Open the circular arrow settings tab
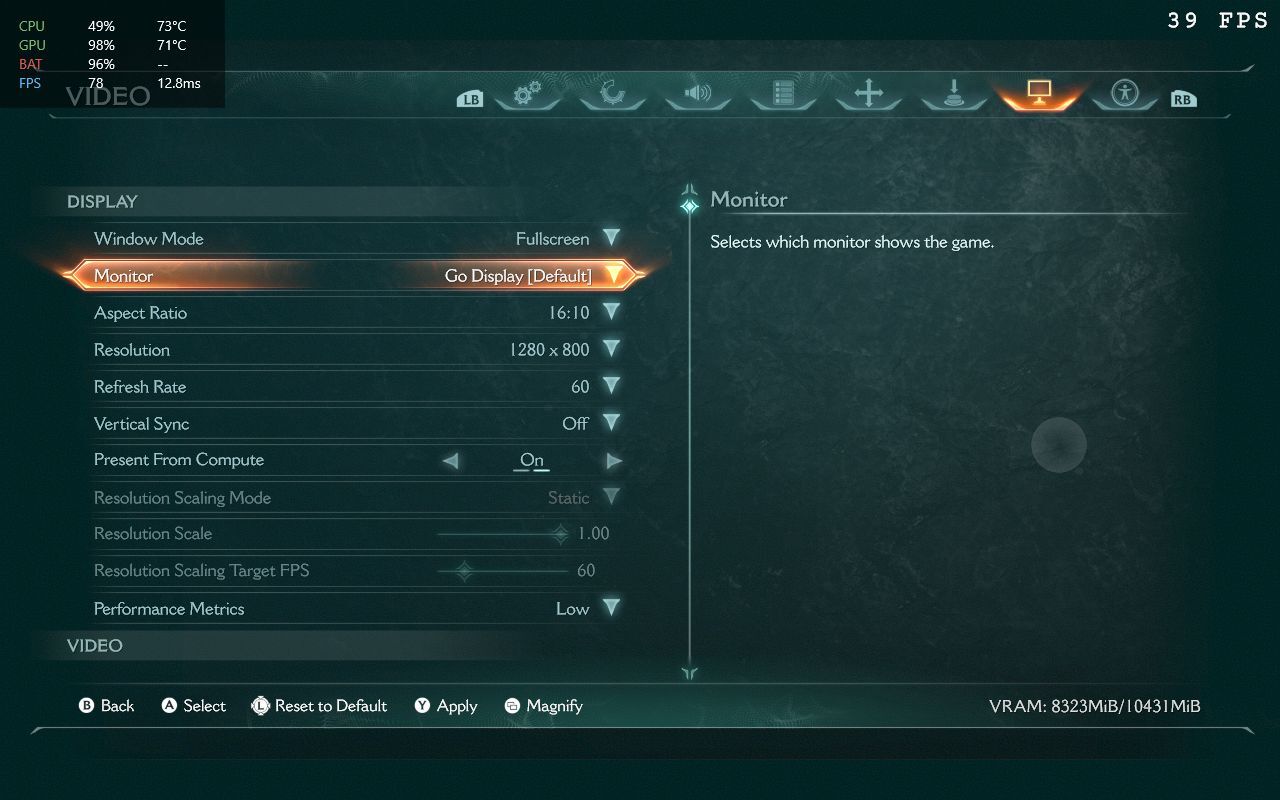Viewport: 1280px width, 800px height. (612, 94)
